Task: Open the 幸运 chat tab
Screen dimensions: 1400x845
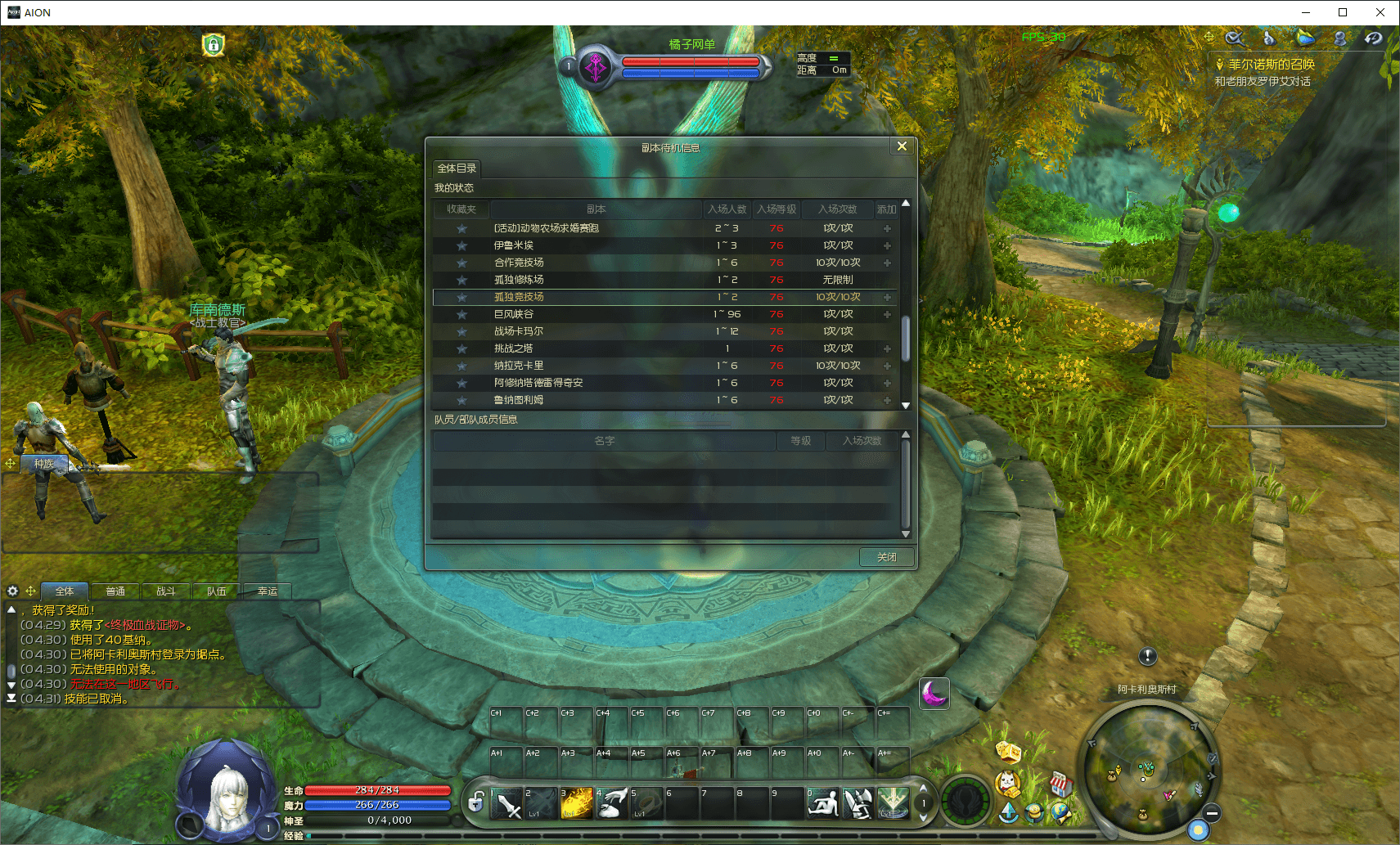Action: tap(268, 591)
